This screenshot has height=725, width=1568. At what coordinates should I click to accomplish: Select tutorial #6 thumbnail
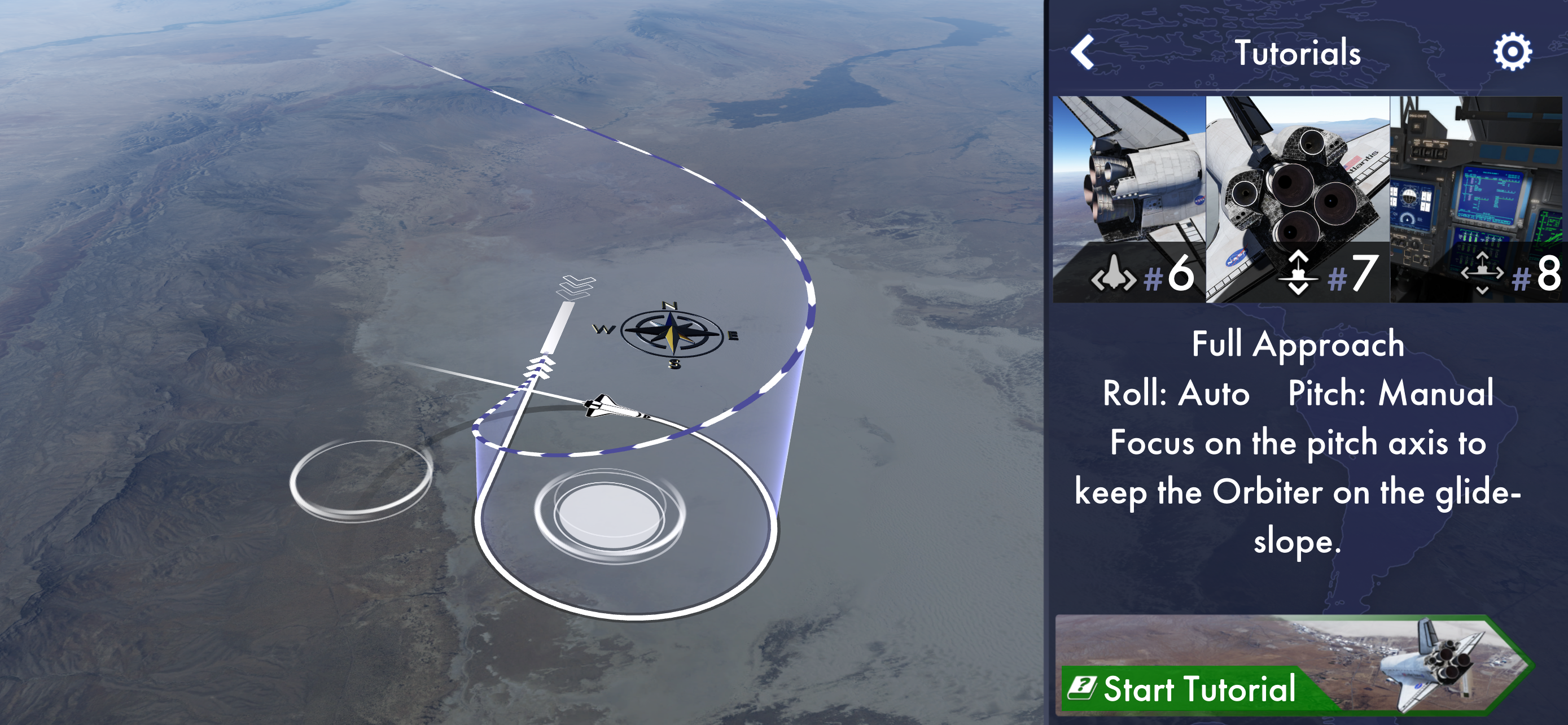click(x=1129, y=198)
